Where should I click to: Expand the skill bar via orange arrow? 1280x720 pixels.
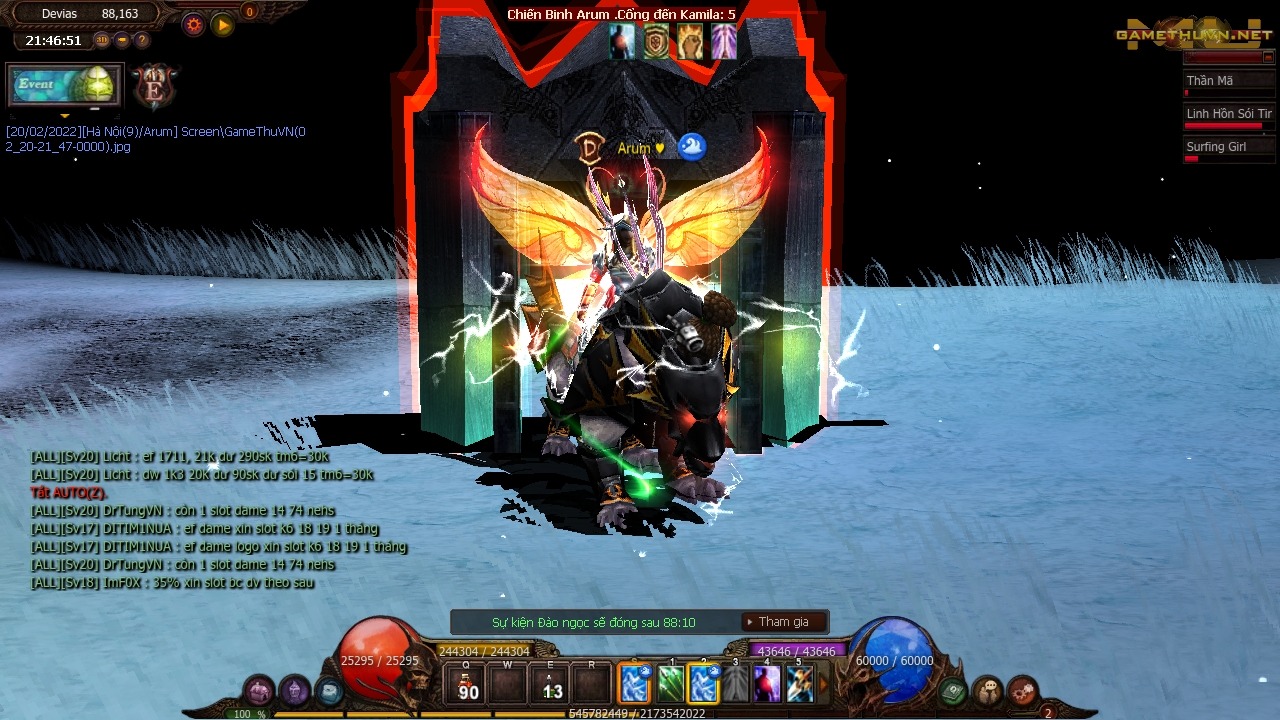(x=822, y=683)
